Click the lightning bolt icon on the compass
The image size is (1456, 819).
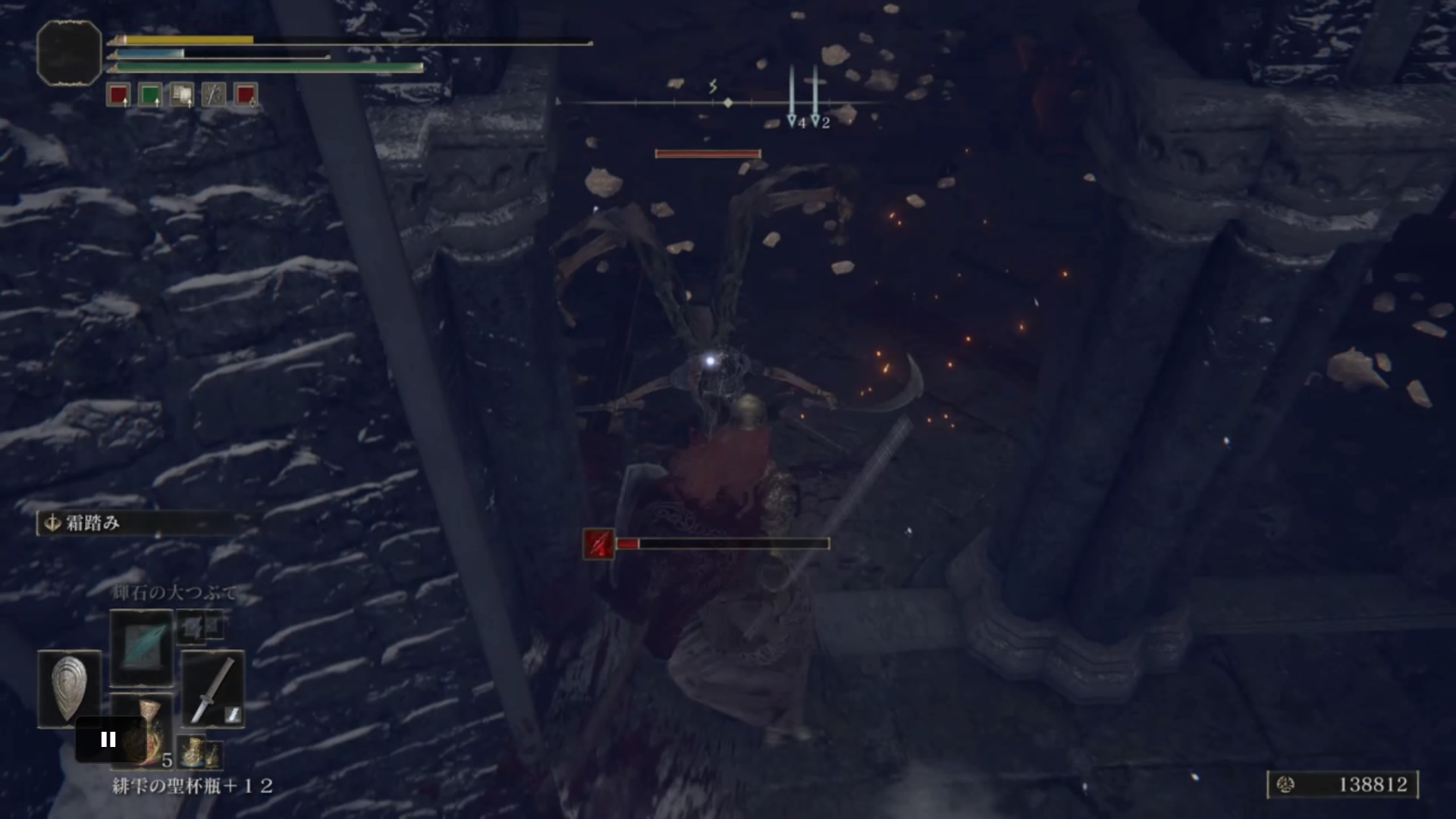711,86
